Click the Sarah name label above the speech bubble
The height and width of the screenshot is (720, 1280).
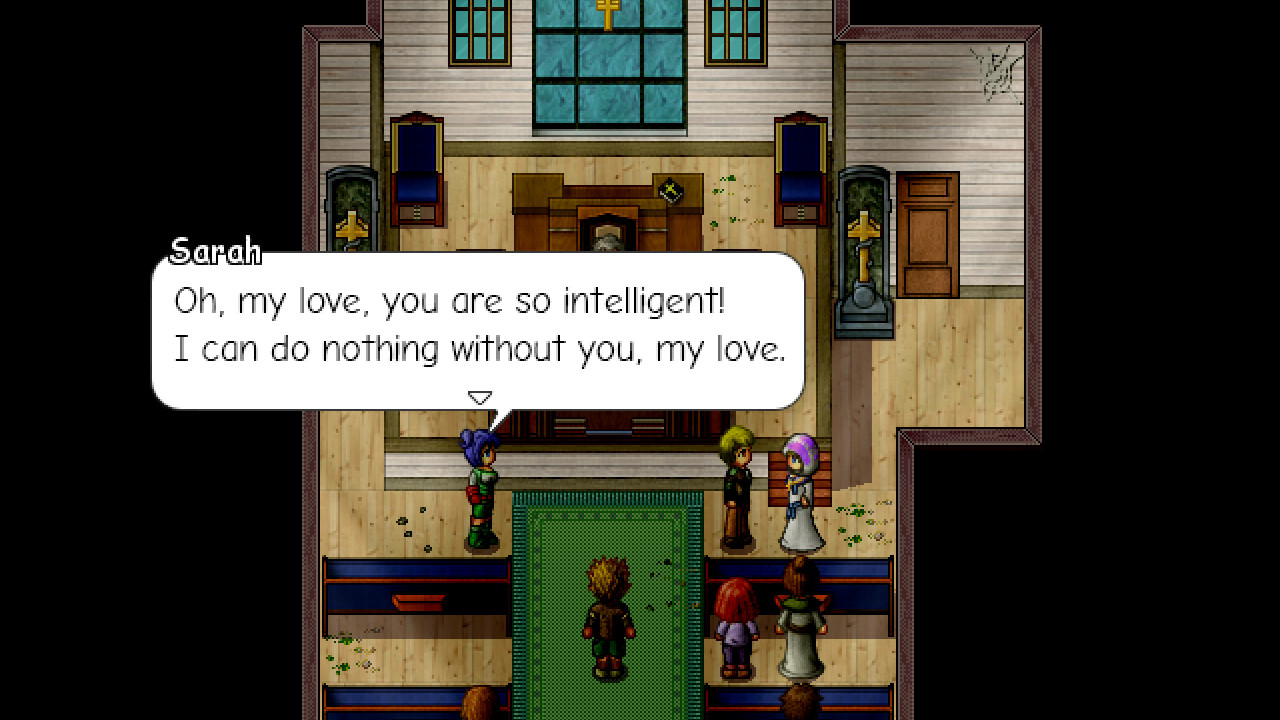[217, 251]
